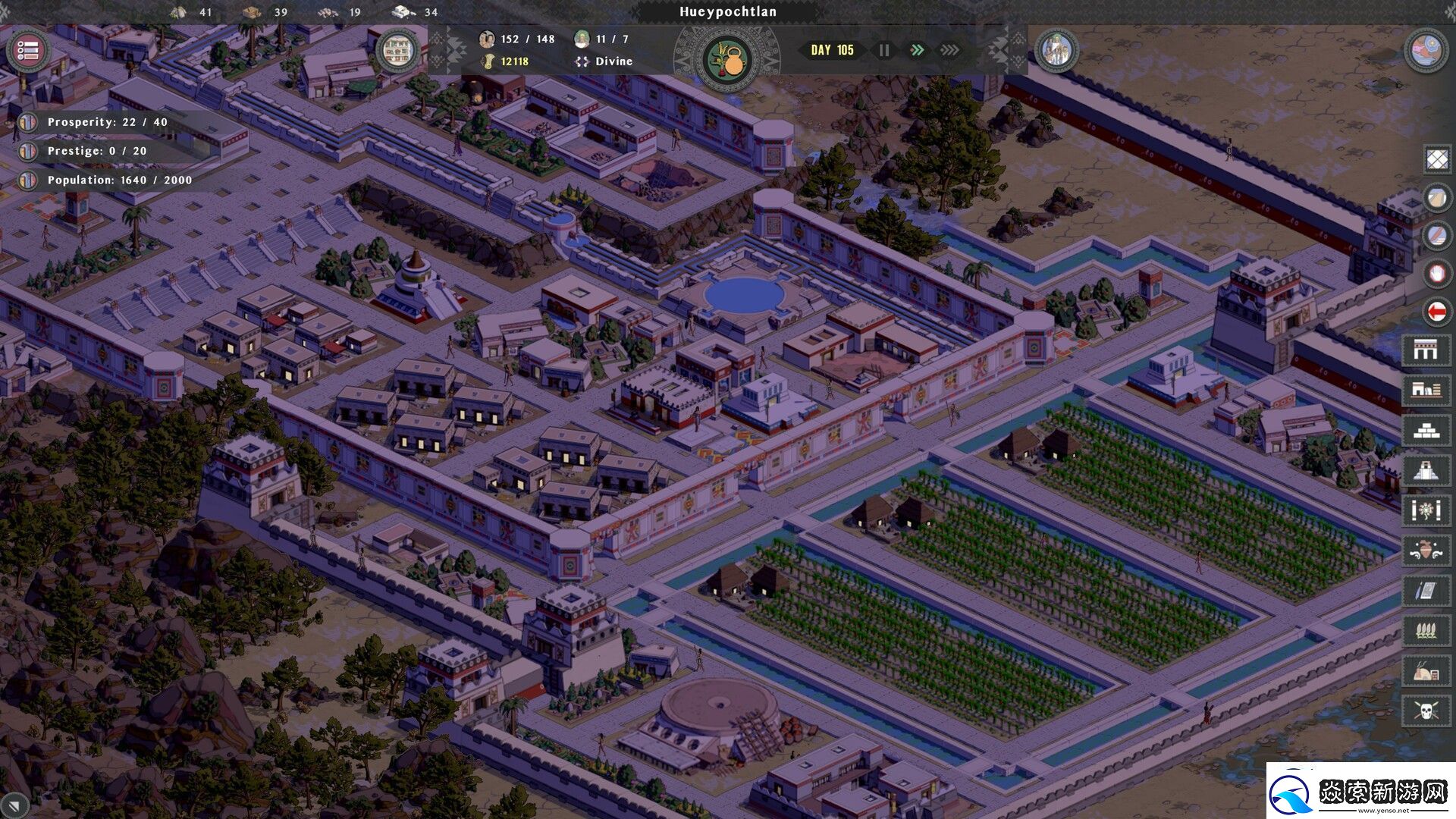Open the maize farming build category
Image resolution: width=1456 pixels, height=819 pixels.
click(x=1425, y=630)
